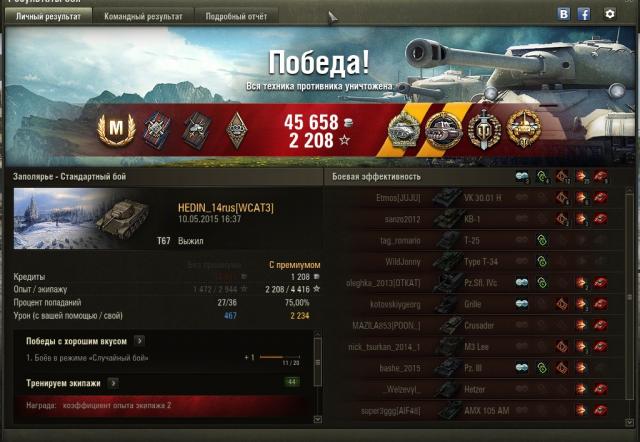Switch to the Личный результат tab
This screenshot has width=640, height=442.
pos(48,16)
